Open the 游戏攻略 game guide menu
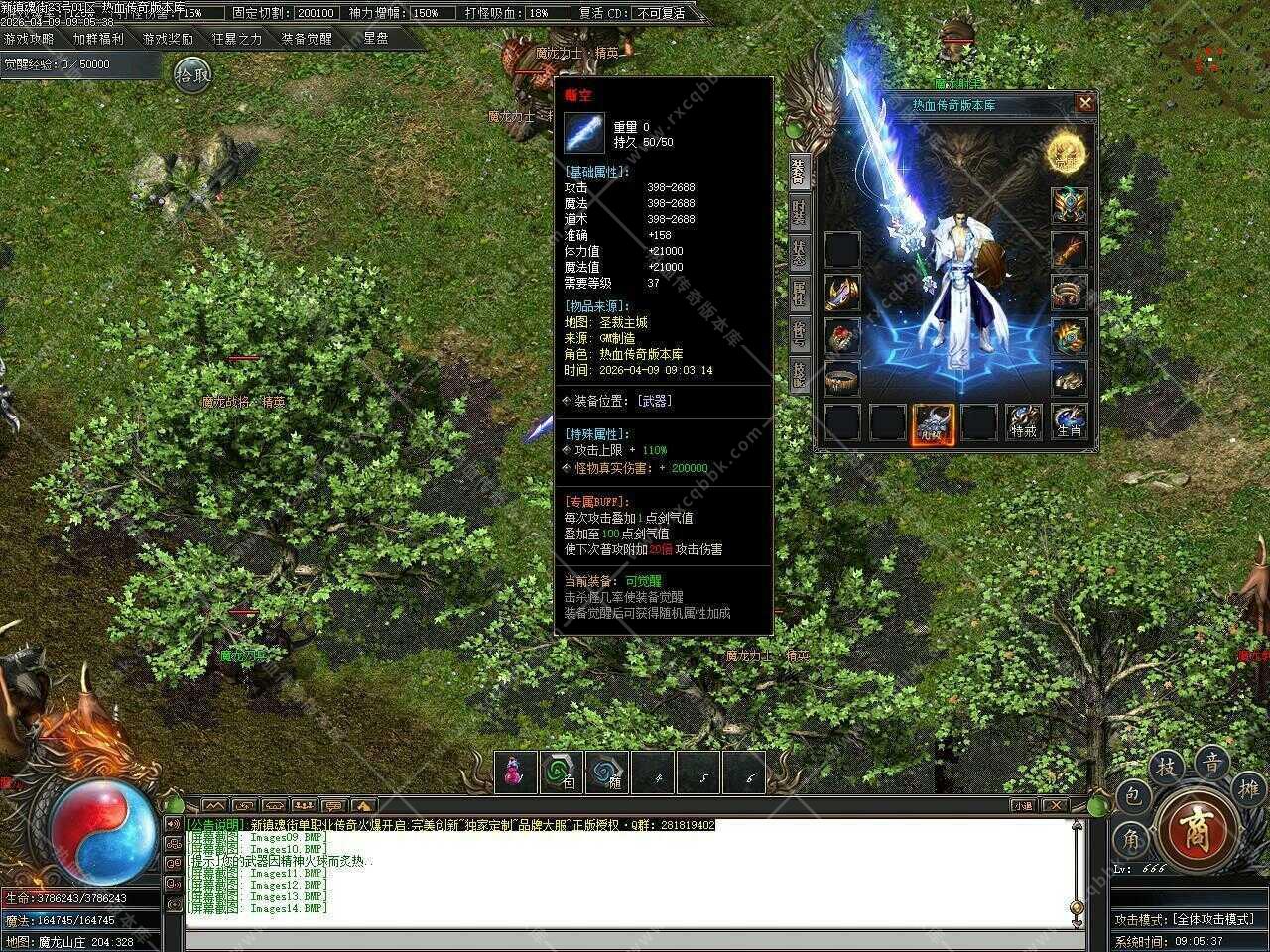The image size is (1270, 952). [29, 39]
